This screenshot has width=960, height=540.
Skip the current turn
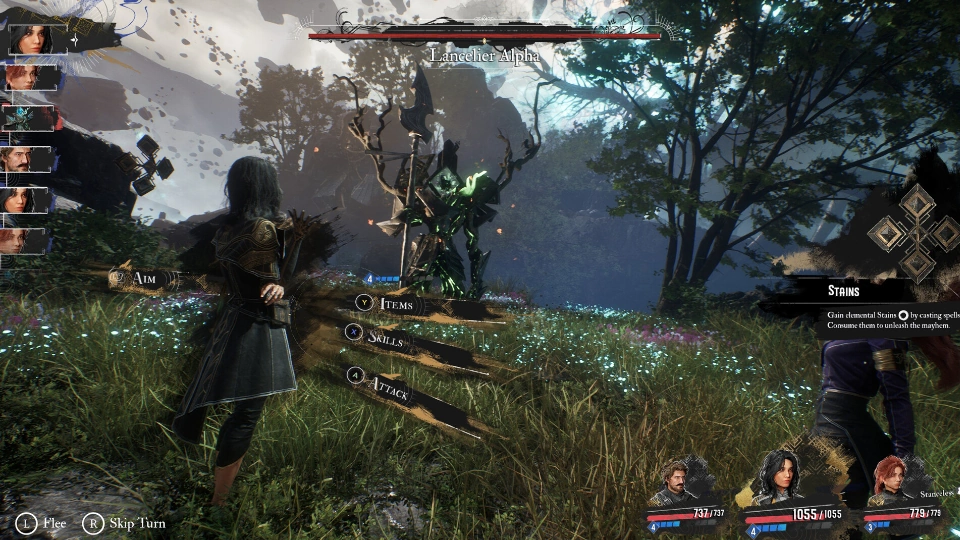pos(126,523)
